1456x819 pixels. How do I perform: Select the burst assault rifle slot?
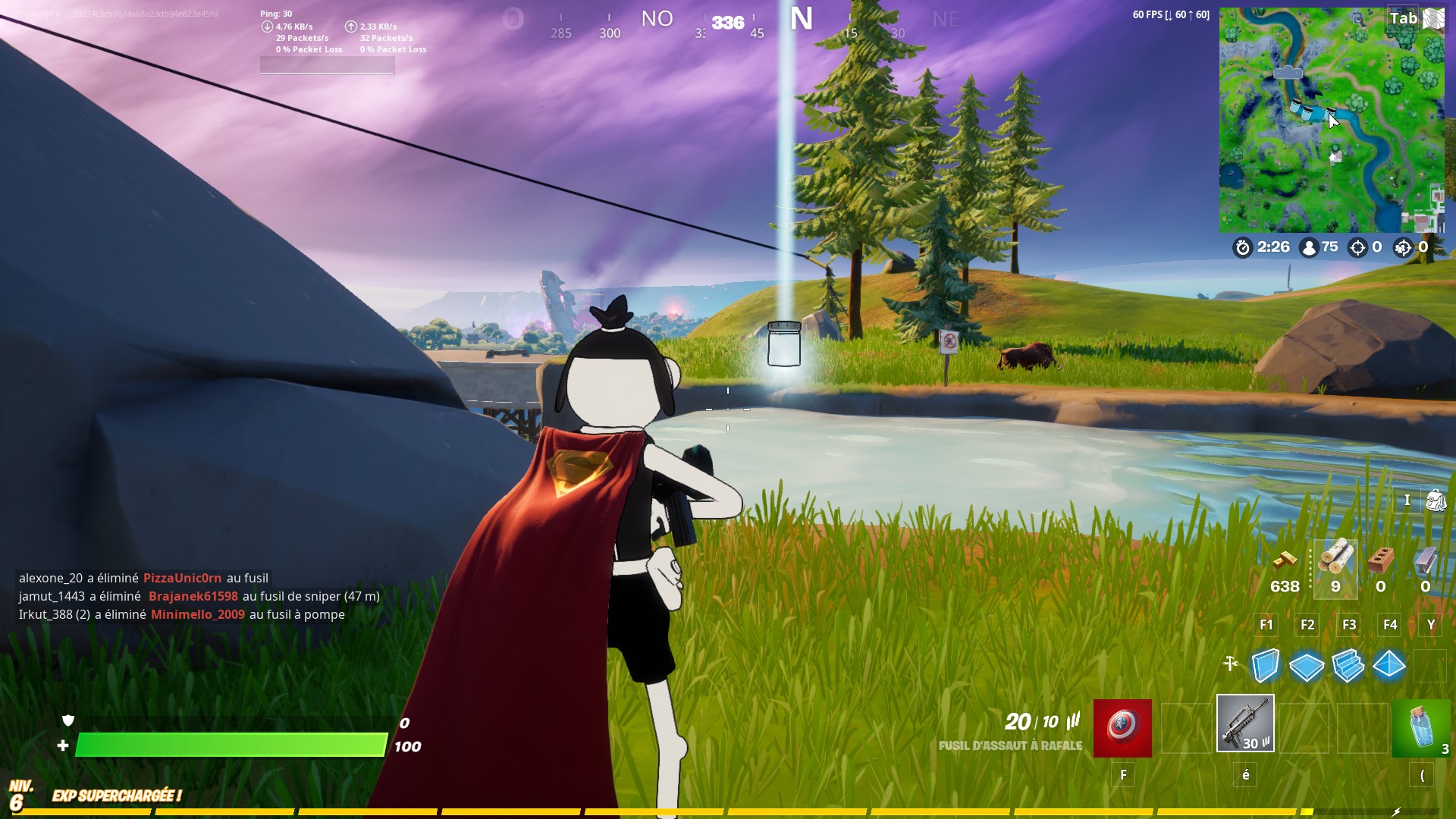click(1244, 724)
